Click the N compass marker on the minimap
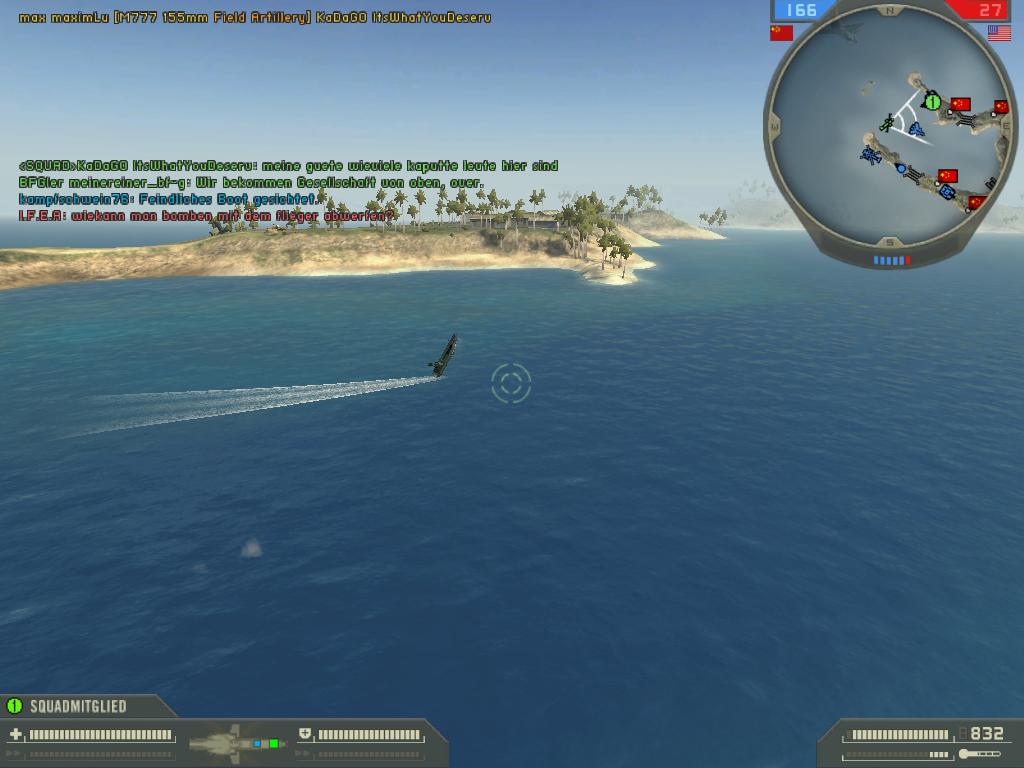Viewport: 1024px width, 768px height. 890,12
